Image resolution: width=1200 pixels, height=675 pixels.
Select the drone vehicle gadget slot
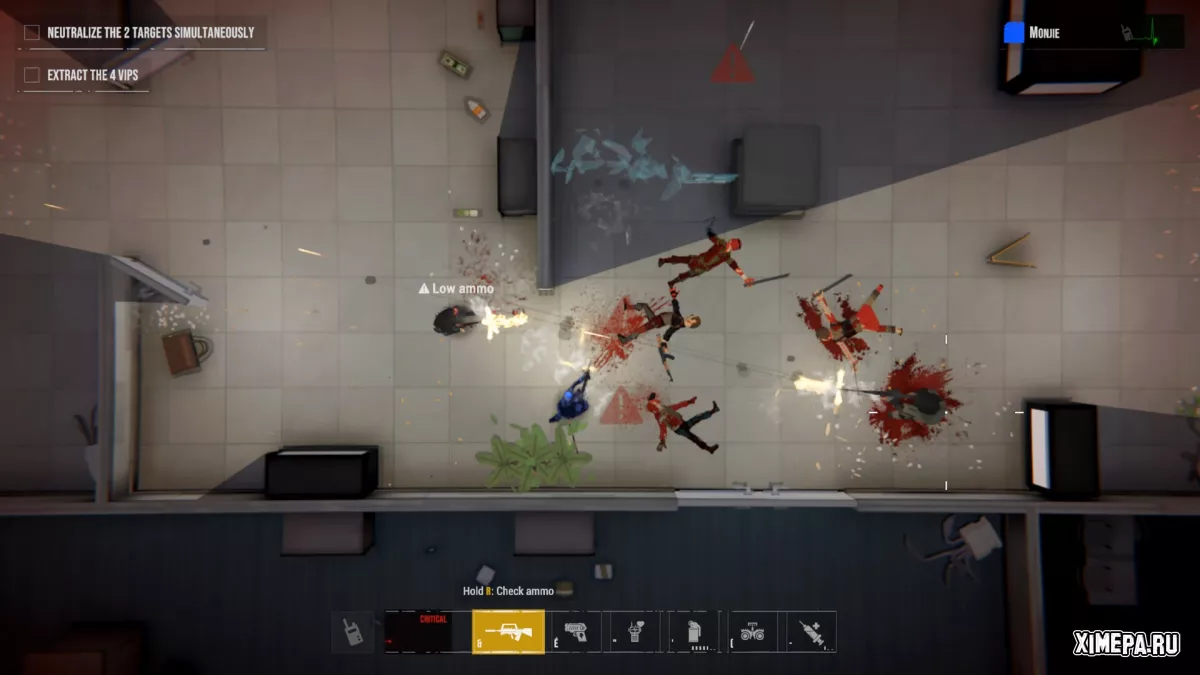pos(752,632)
